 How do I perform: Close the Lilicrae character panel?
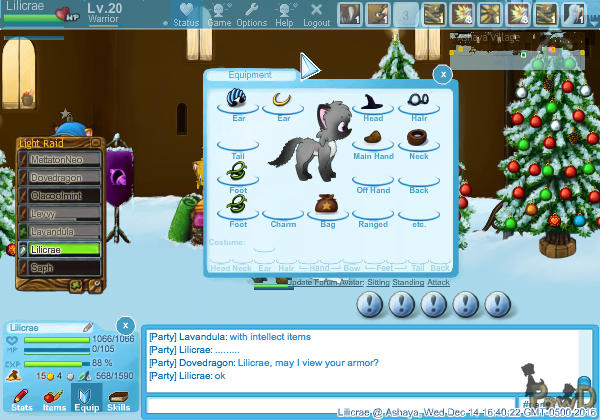[124, 325]
